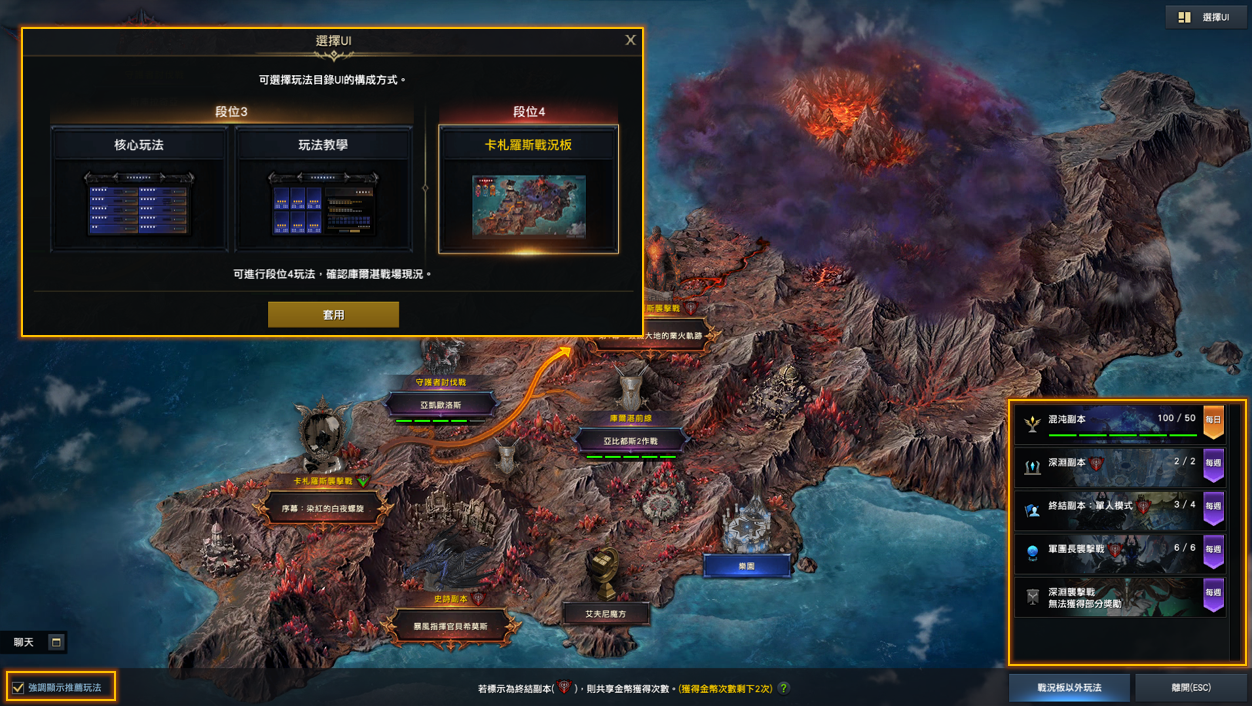This screenshot has height=706, width=1252.
Task: Select the 亞凱歐洛斯 guardian raid node
Action: tap(440, 404)
